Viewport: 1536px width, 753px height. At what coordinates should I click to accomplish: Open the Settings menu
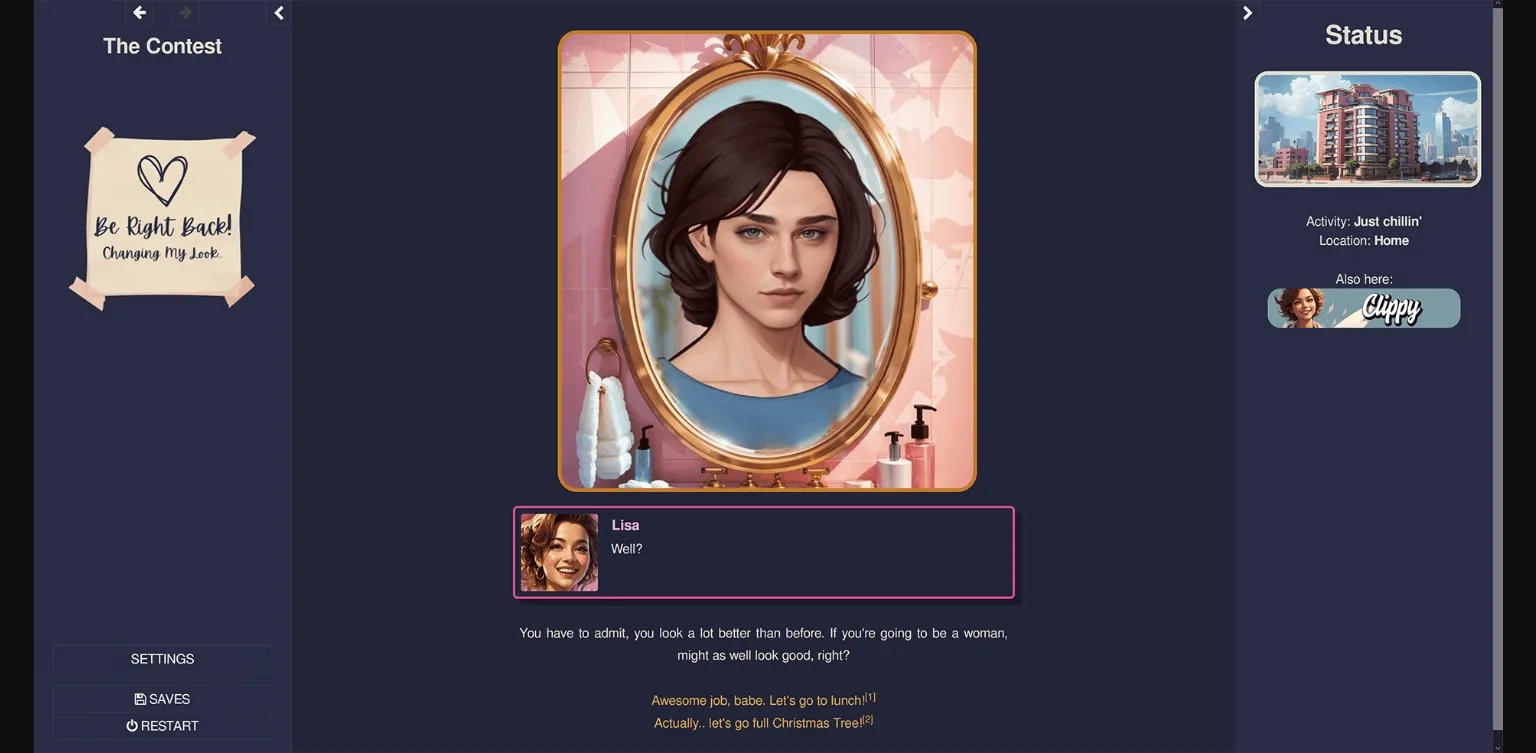click(162, 658)
